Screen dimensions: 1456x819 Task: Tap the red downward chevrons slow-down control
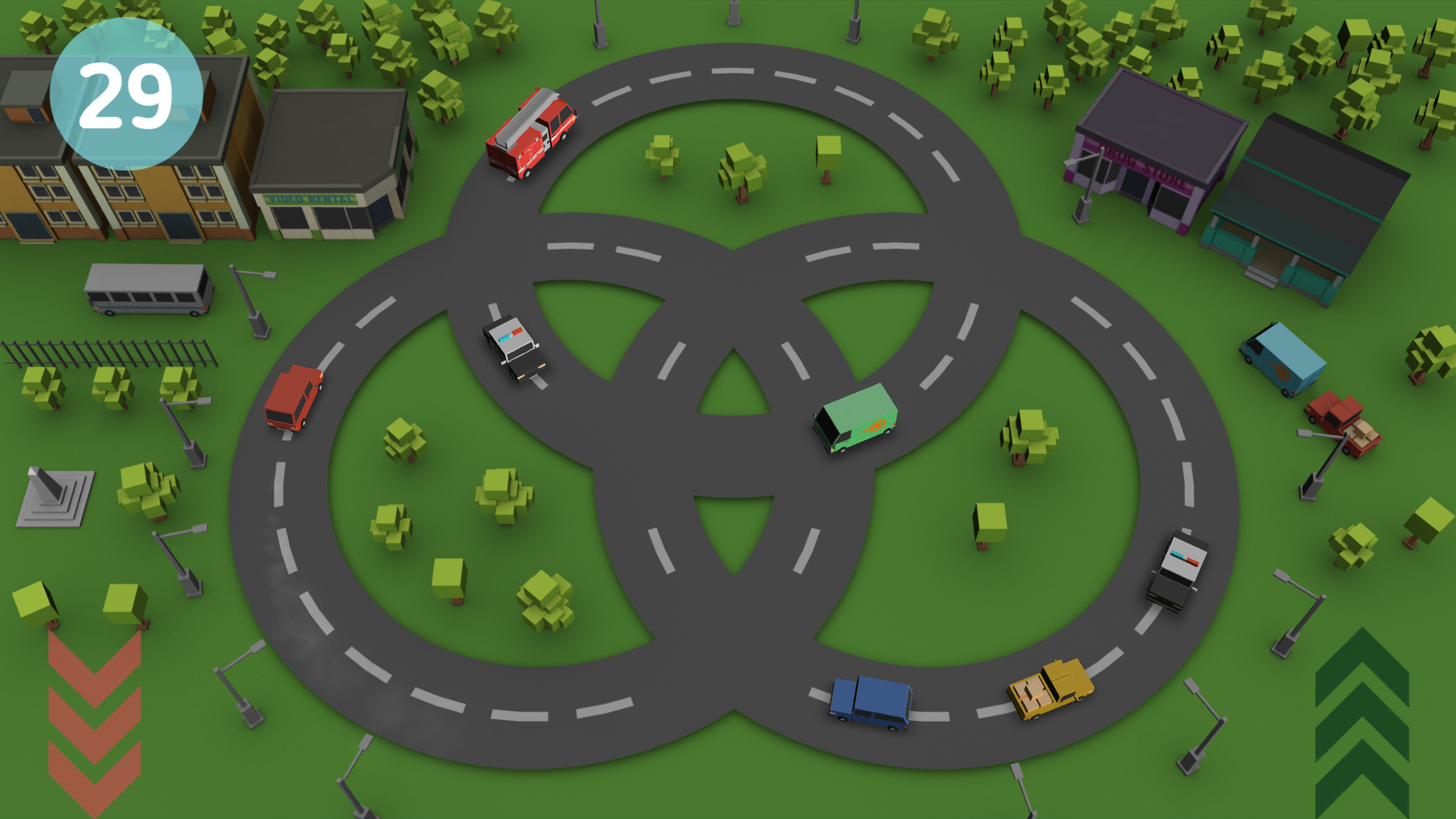pos(94,723)
